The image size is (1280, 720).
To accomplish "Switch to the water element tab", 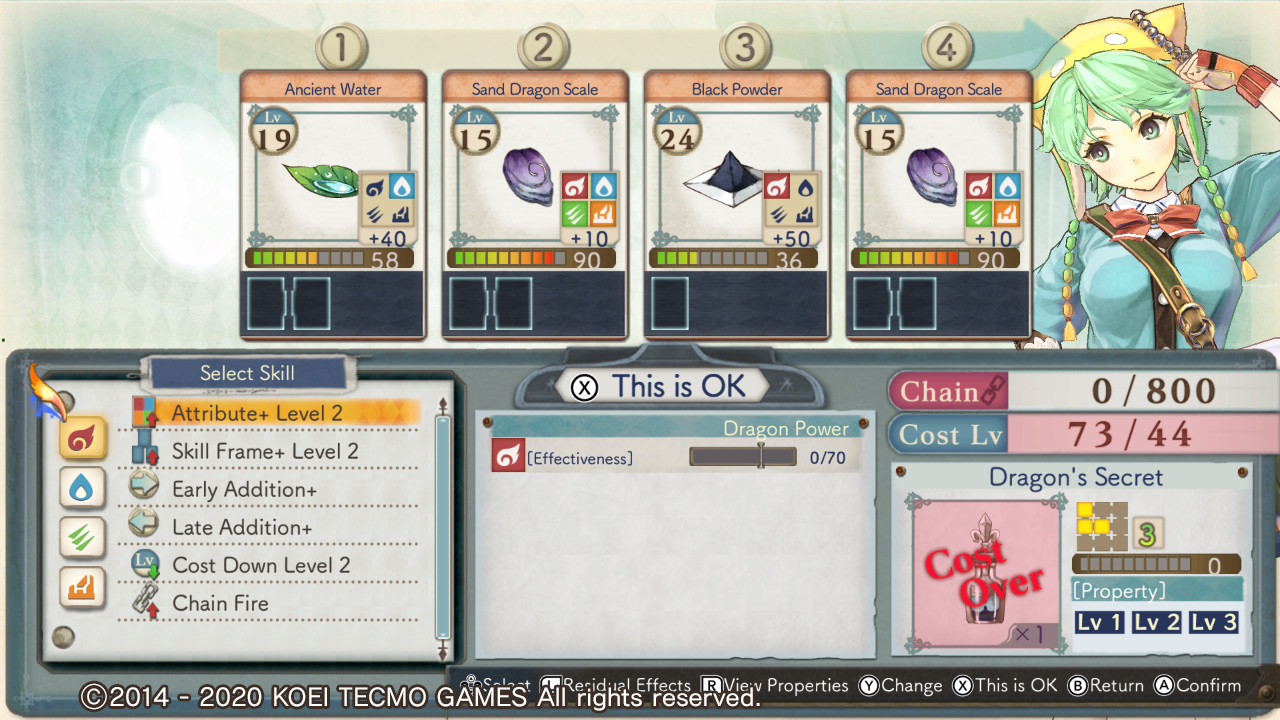I will coord(83,488).
